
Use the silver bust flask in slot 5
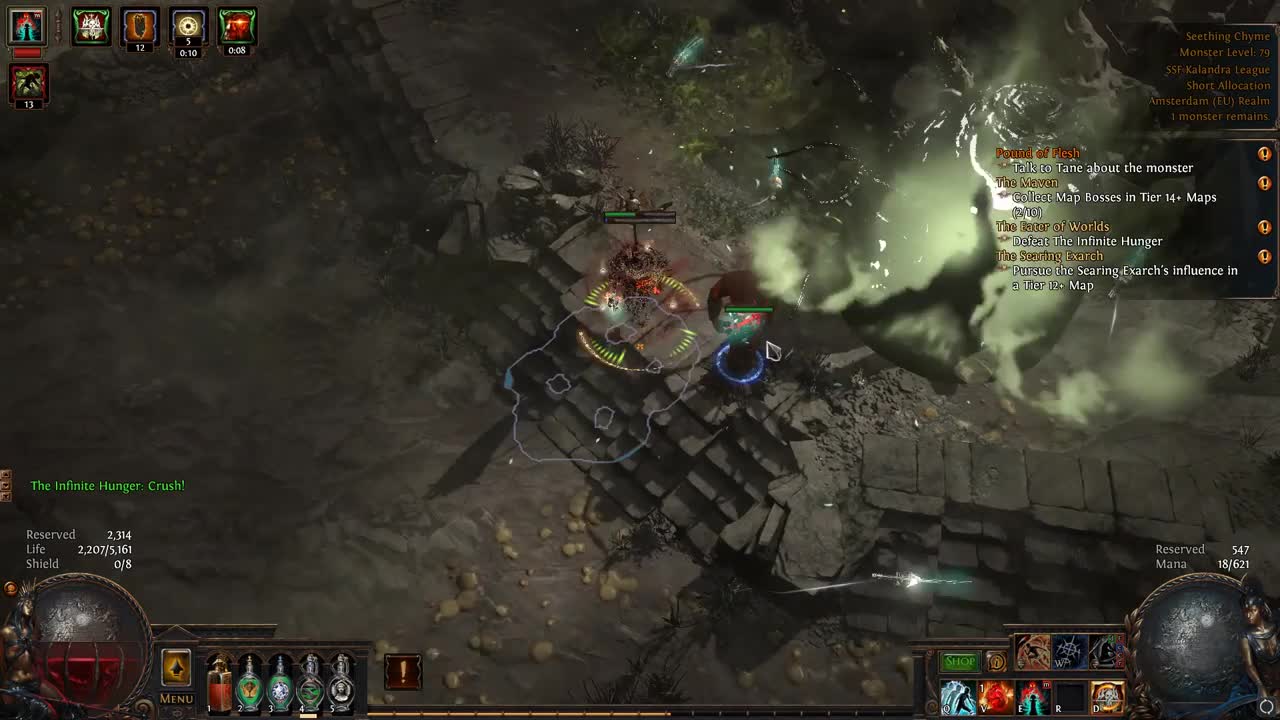[x=342, y=683]
